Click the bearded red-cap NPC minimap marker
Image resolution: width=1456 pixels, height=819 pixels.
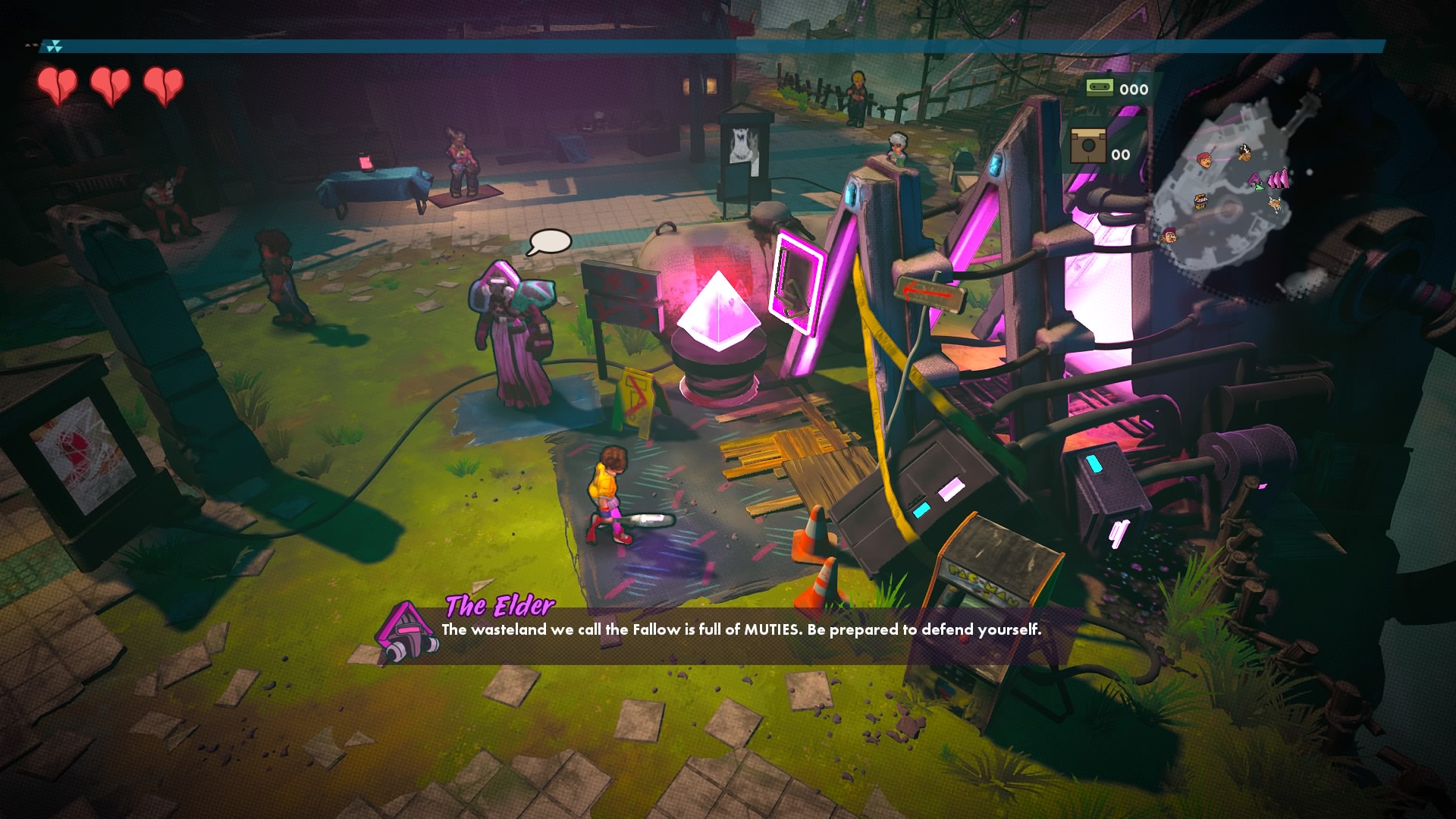pos(1169,236)
